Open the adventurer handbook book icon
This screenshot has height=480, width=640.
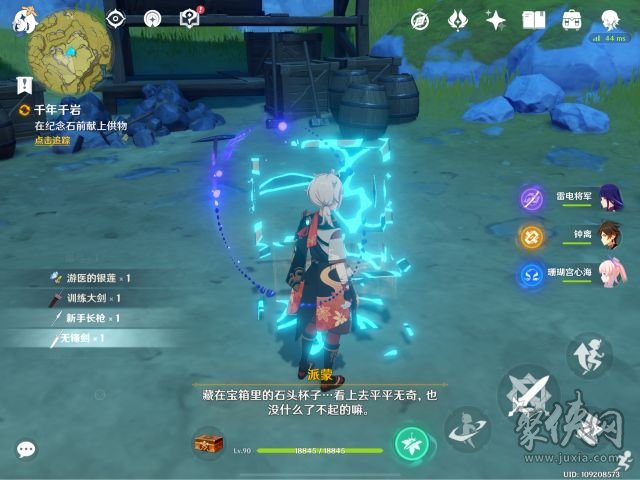click(x=534, y=19)
